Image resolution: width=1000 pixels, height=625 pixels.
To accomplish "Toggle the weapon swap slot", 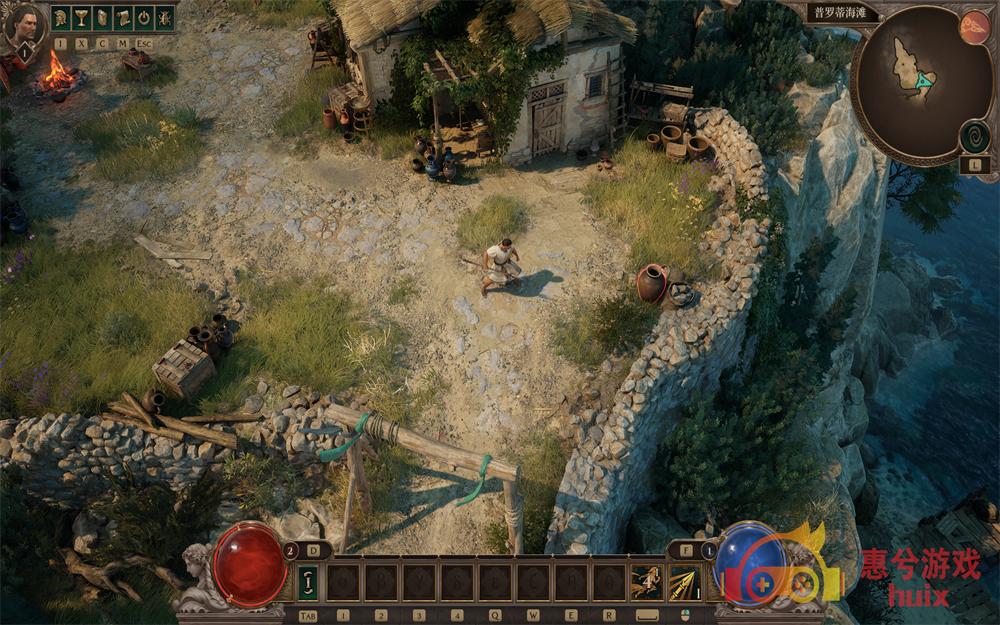I will (308, 582).
